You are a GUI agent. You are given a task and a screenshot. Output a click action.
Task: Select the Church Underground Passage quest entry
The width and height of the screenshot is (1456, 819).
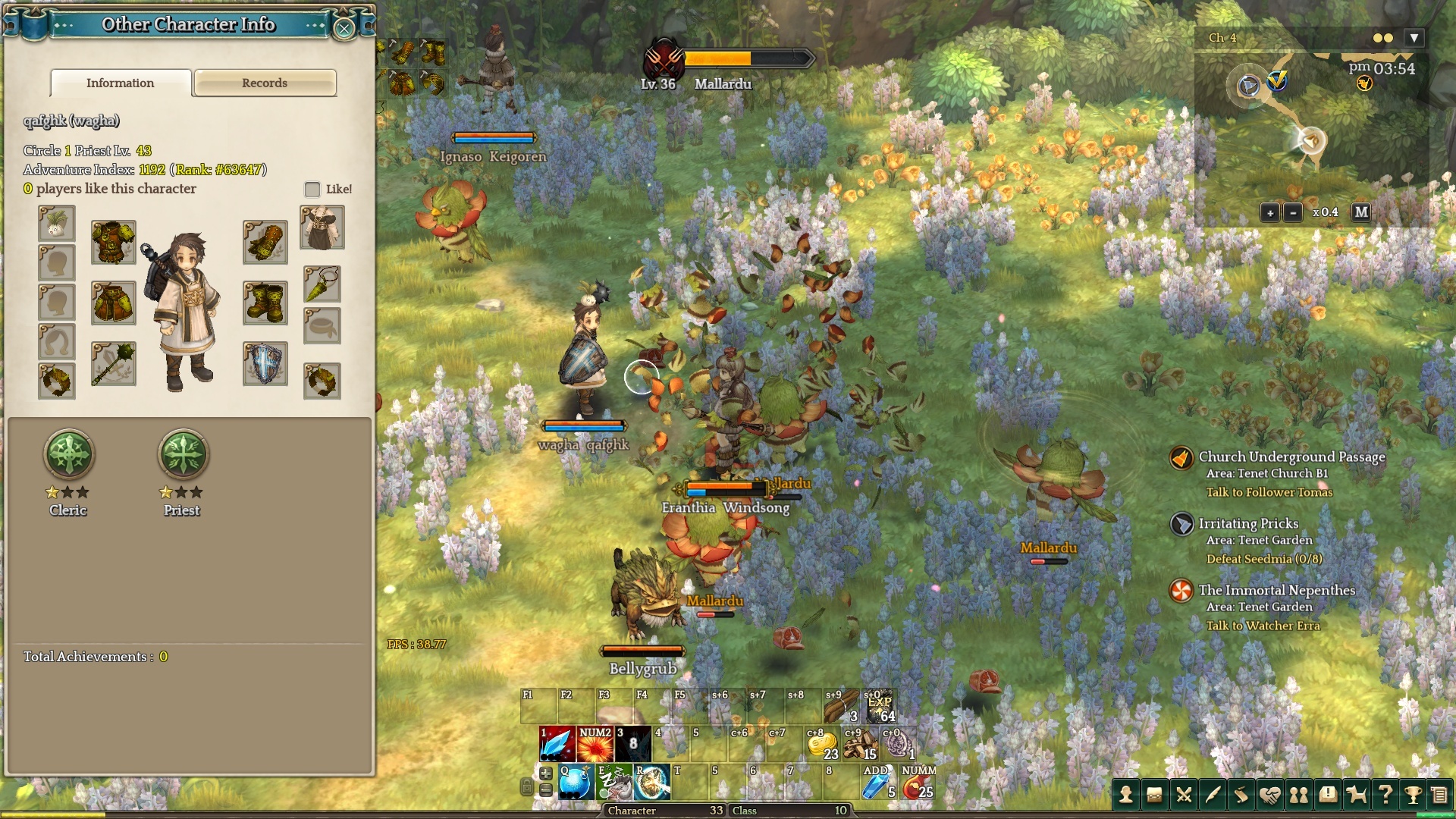(x=1291, y=457)
